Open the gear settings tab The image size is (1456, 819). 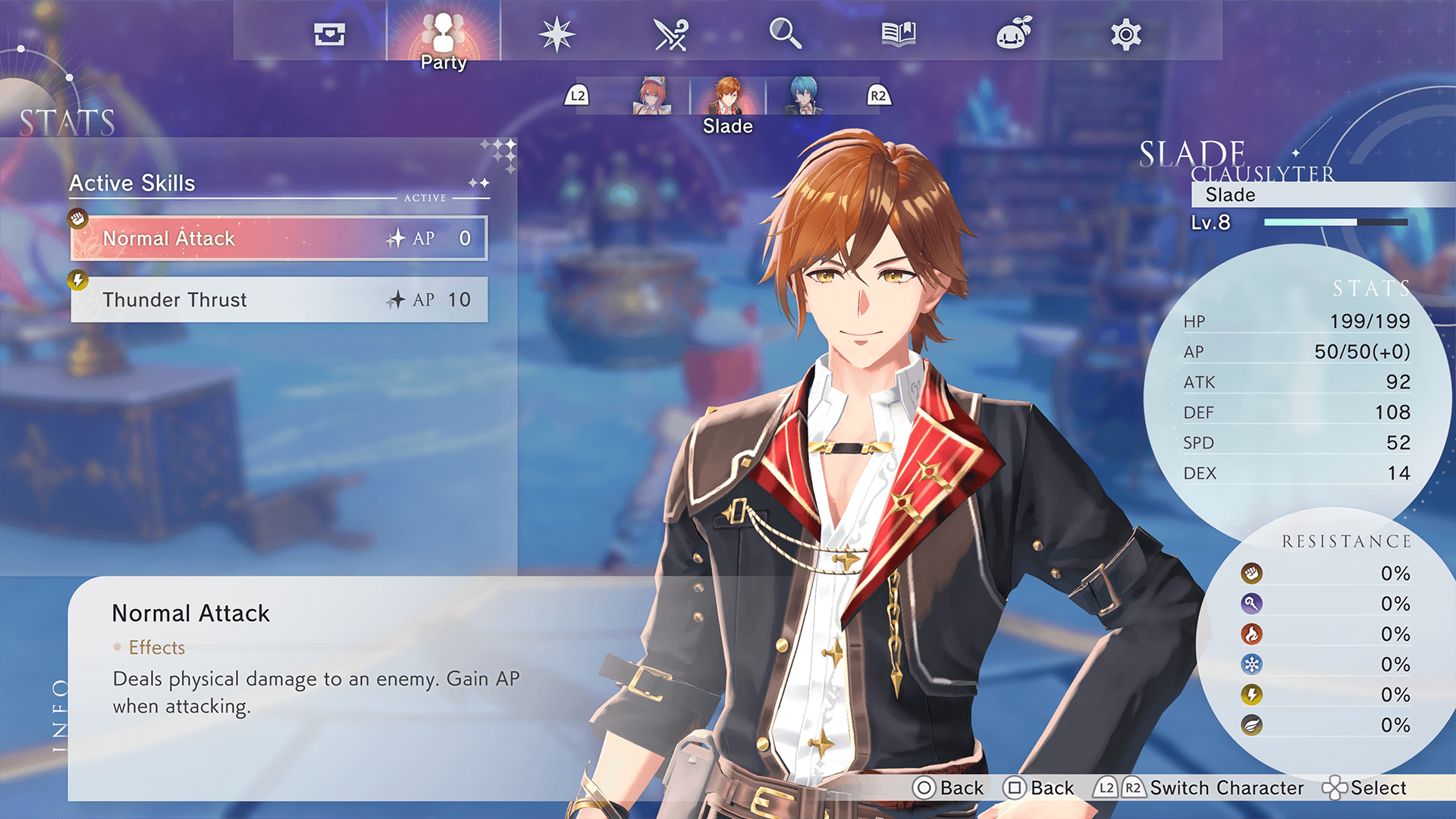(x=1126, y=34)
